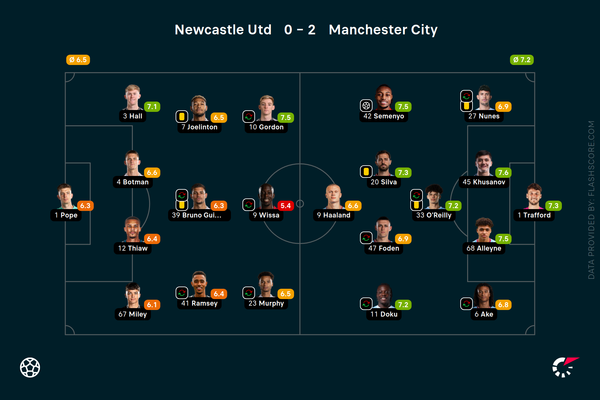Screen dimensions: 600x400
Task: Open Khusanov's player card
Action: tap(485, 163)
